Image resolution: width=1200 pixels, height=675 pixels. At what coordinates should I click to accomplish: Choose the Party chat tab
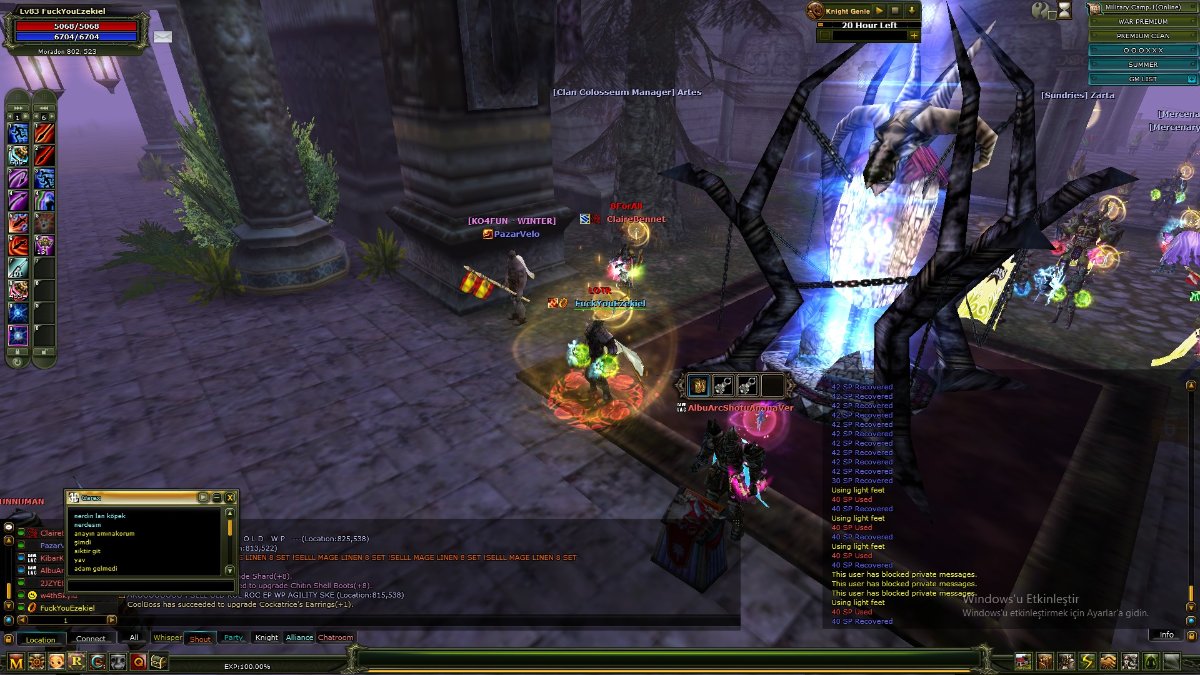[x=233, y=637]
